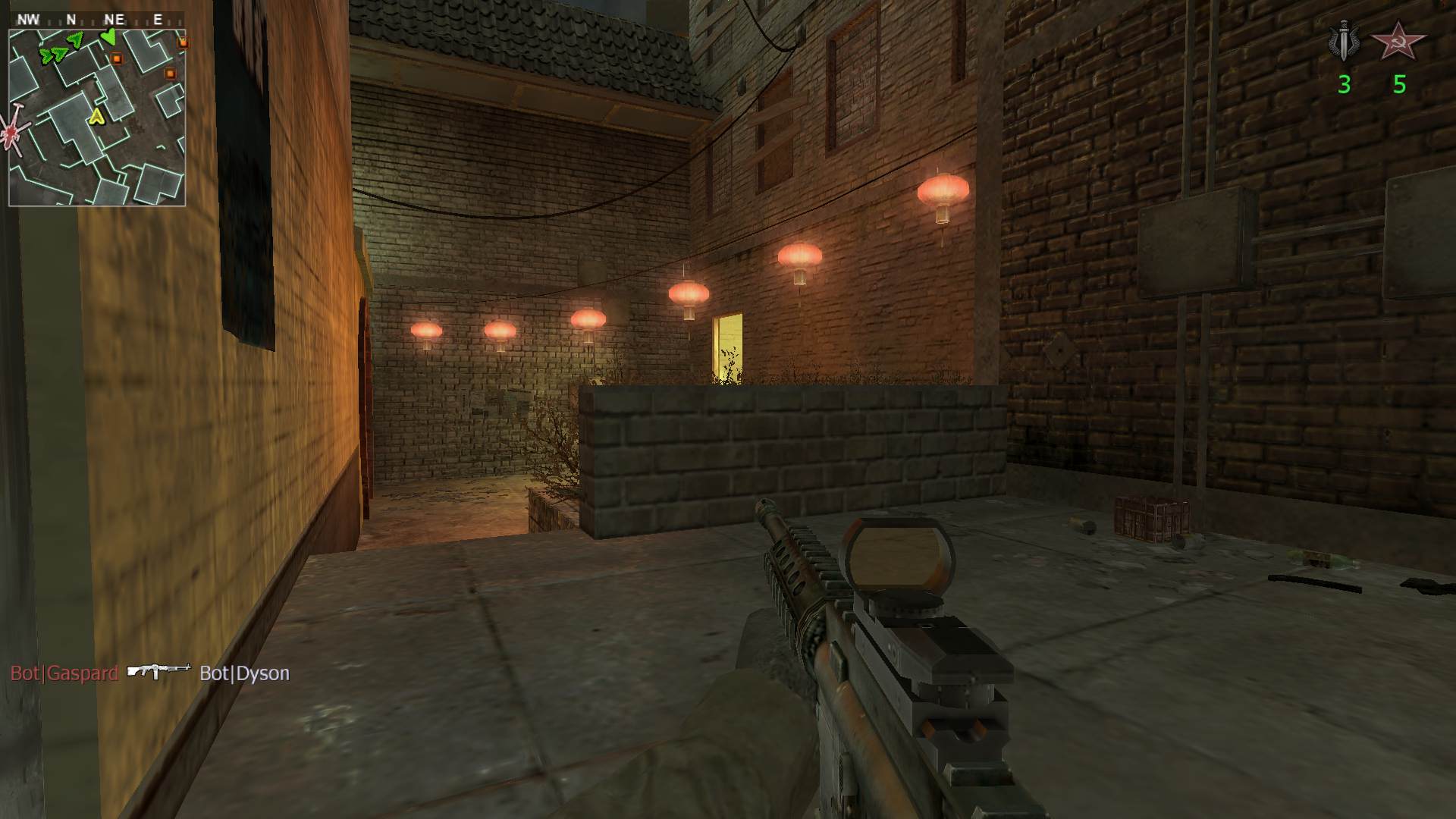The width and height of the screenshot is (1456, 819).
Task: Select the red star team emblem
Action: (x=1398, y=42)
